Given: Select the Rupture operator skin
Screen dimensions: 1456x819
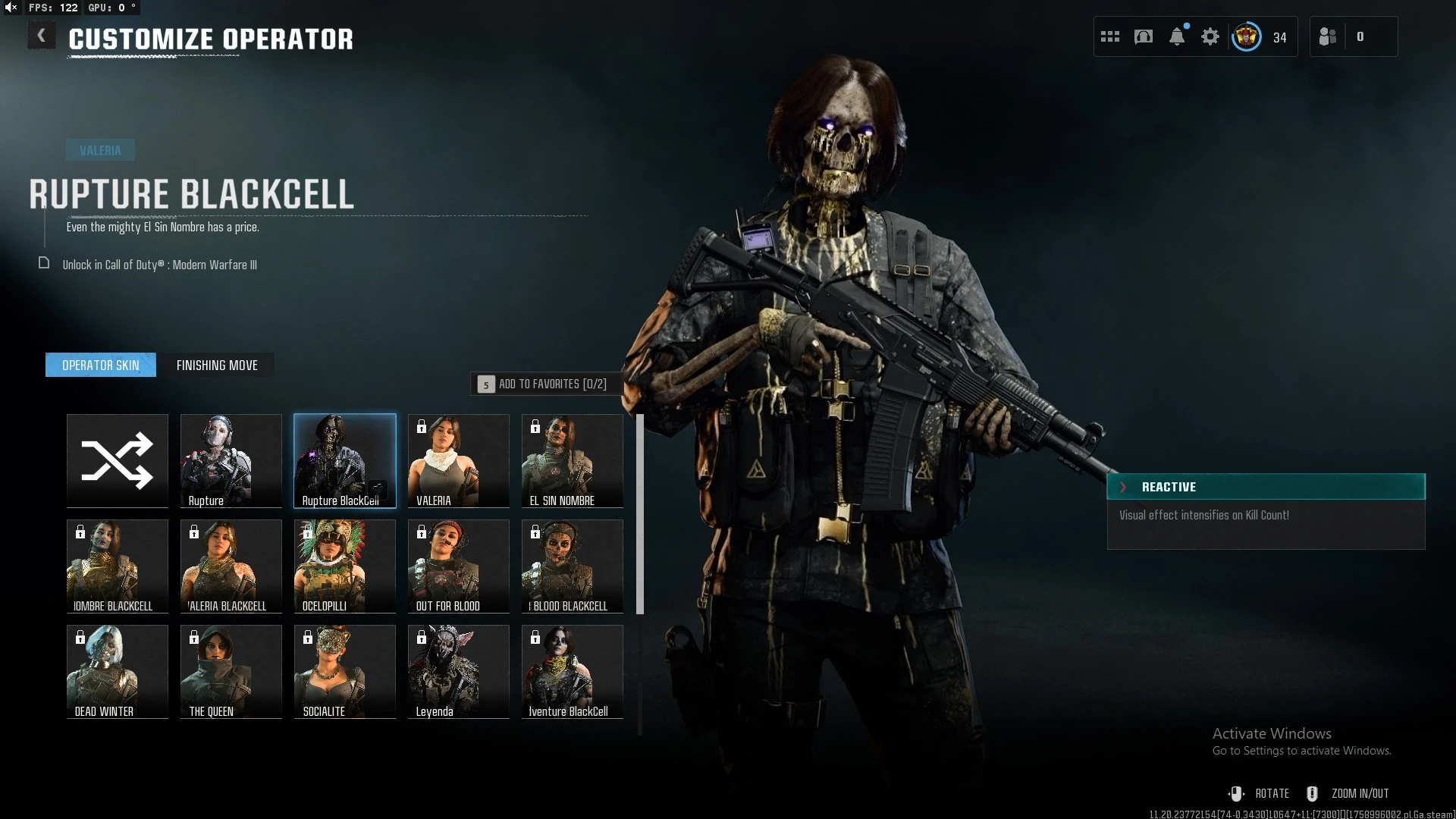Looking at the screenshot, I should (231, 460).
